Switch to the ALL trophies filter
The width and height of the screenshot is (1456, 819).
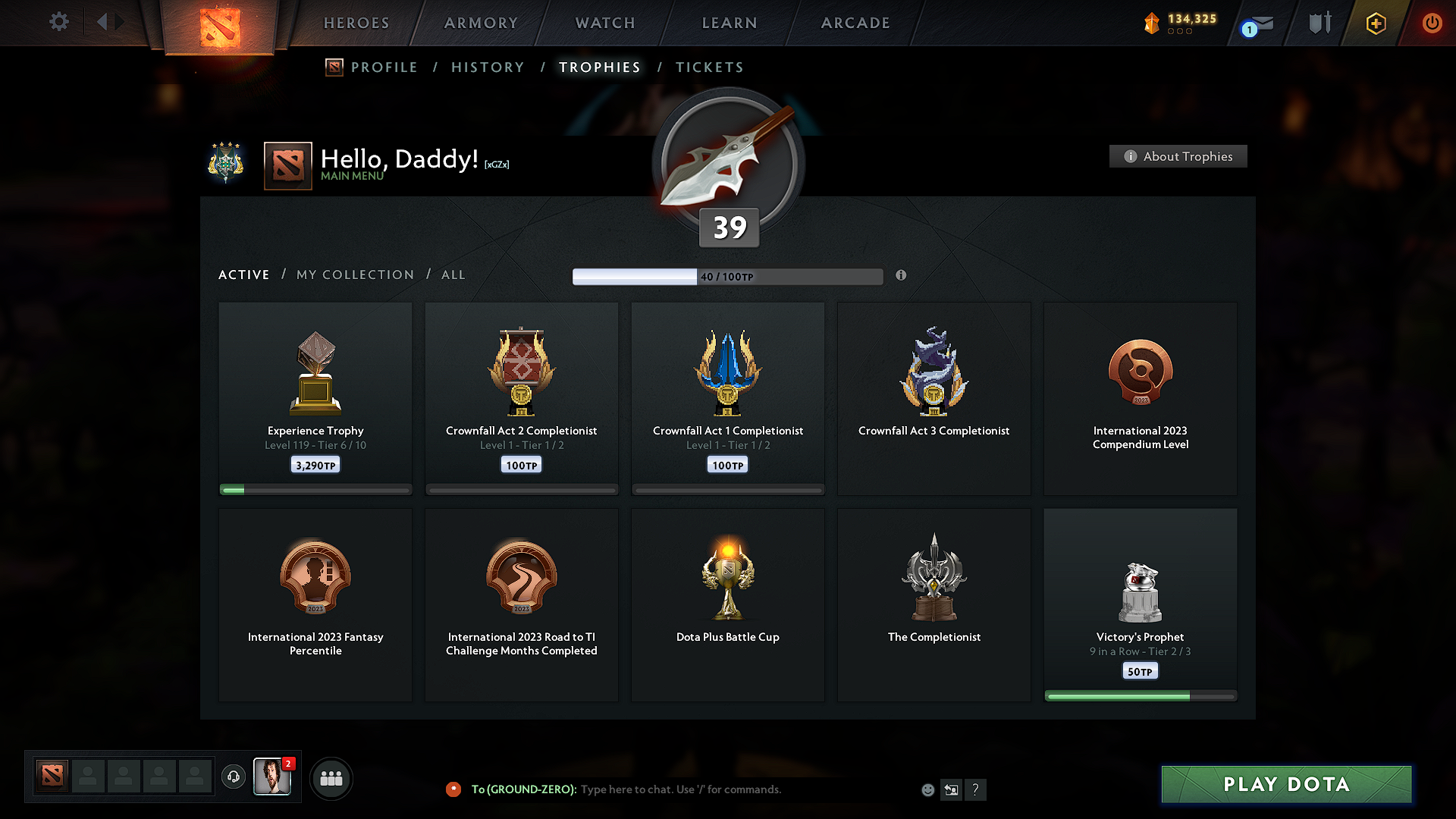pyautogui.click(x=453, y=275)
